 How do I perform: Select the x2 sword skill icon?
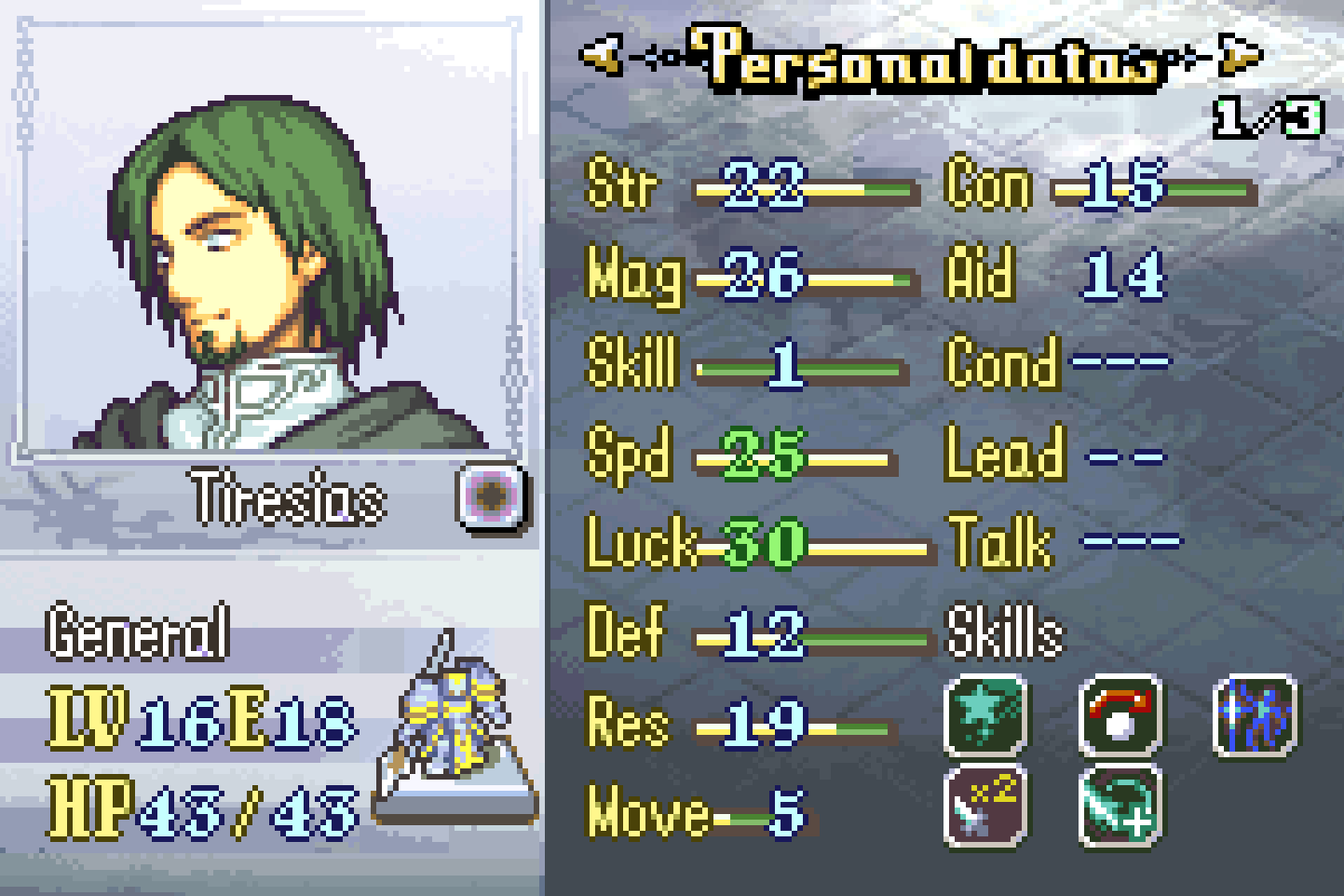985,805
